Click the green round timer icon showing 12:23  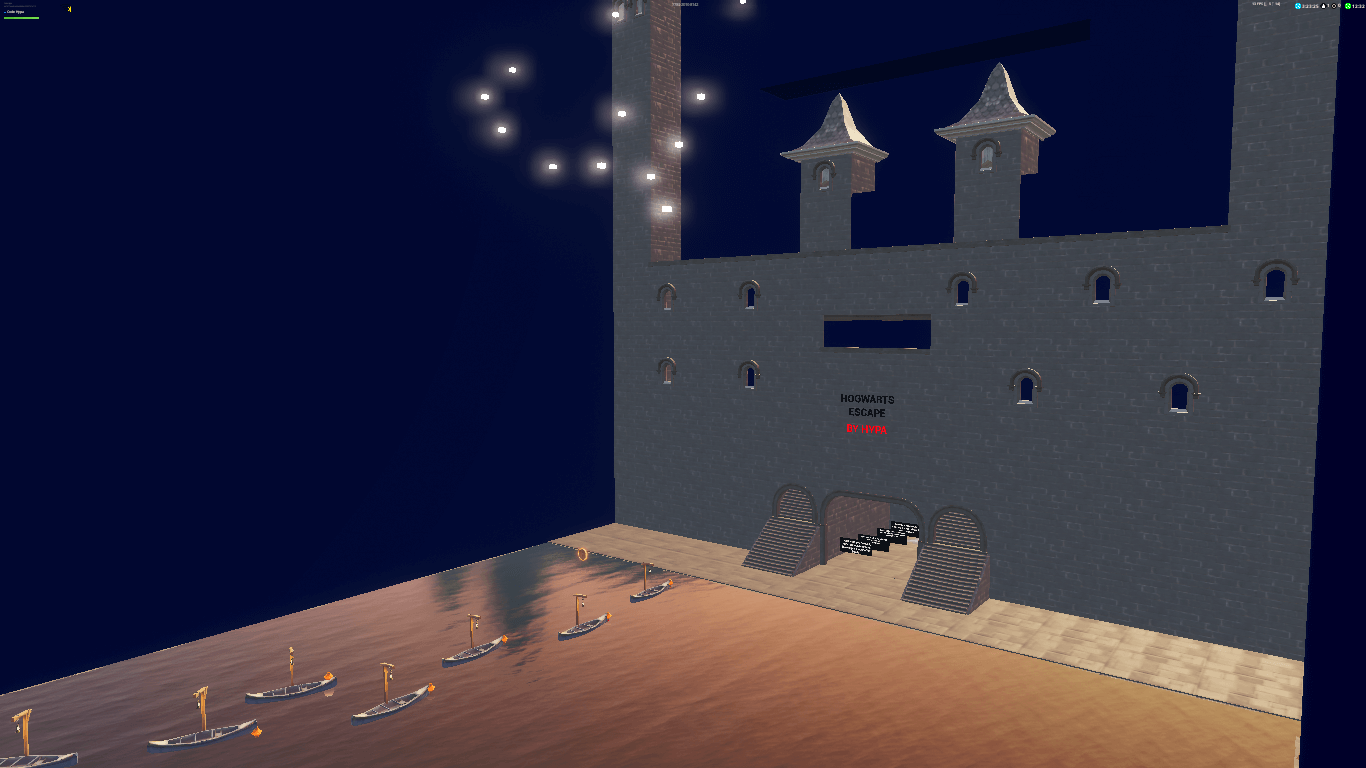click(x=1347, y=6)
